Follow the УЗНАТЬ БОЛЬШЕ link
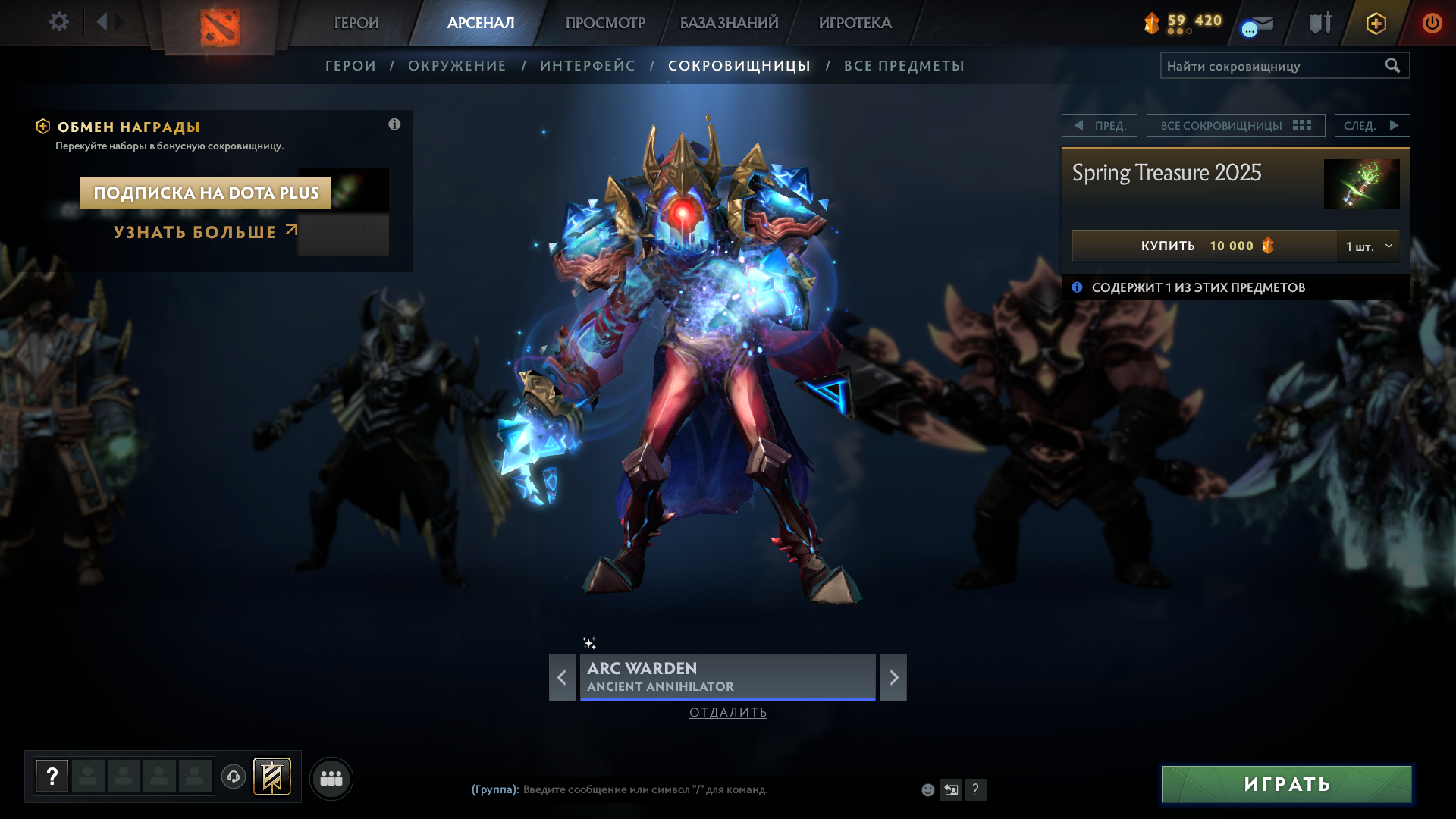 [x=205, y=232]
